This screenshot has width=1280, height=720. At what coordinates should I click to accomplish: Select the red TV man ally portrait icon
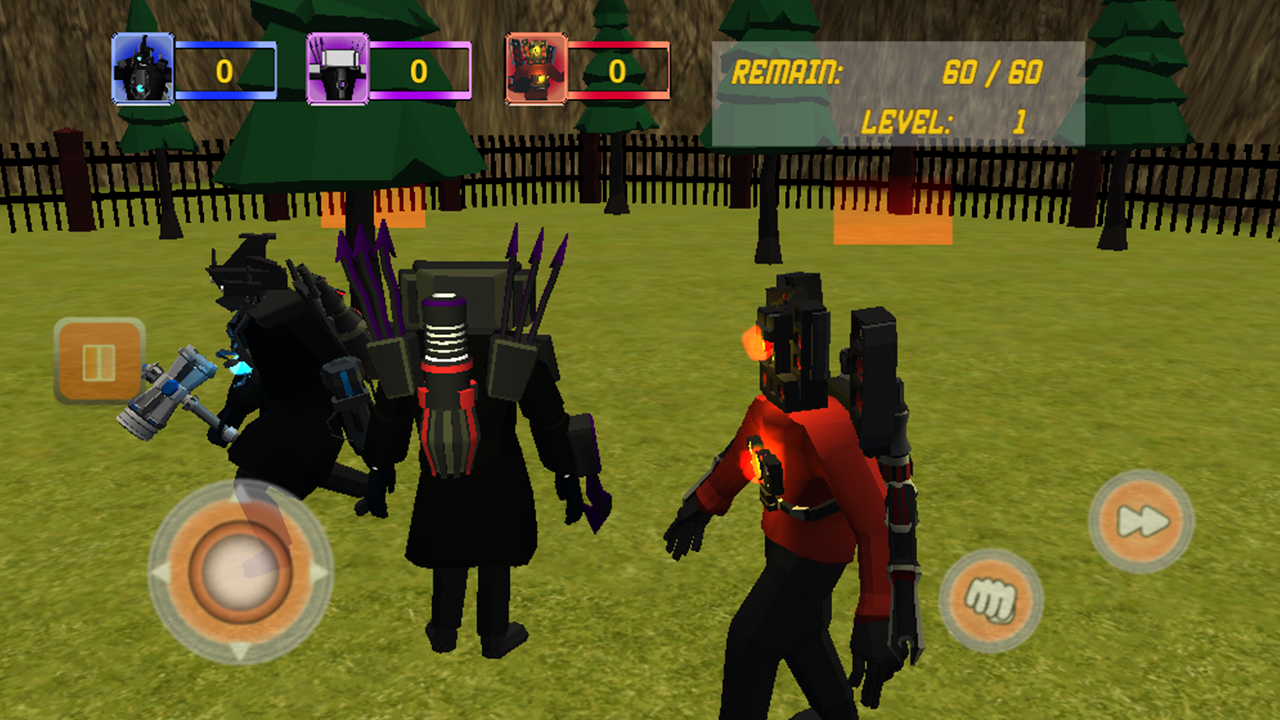click(x=533, y=70)
